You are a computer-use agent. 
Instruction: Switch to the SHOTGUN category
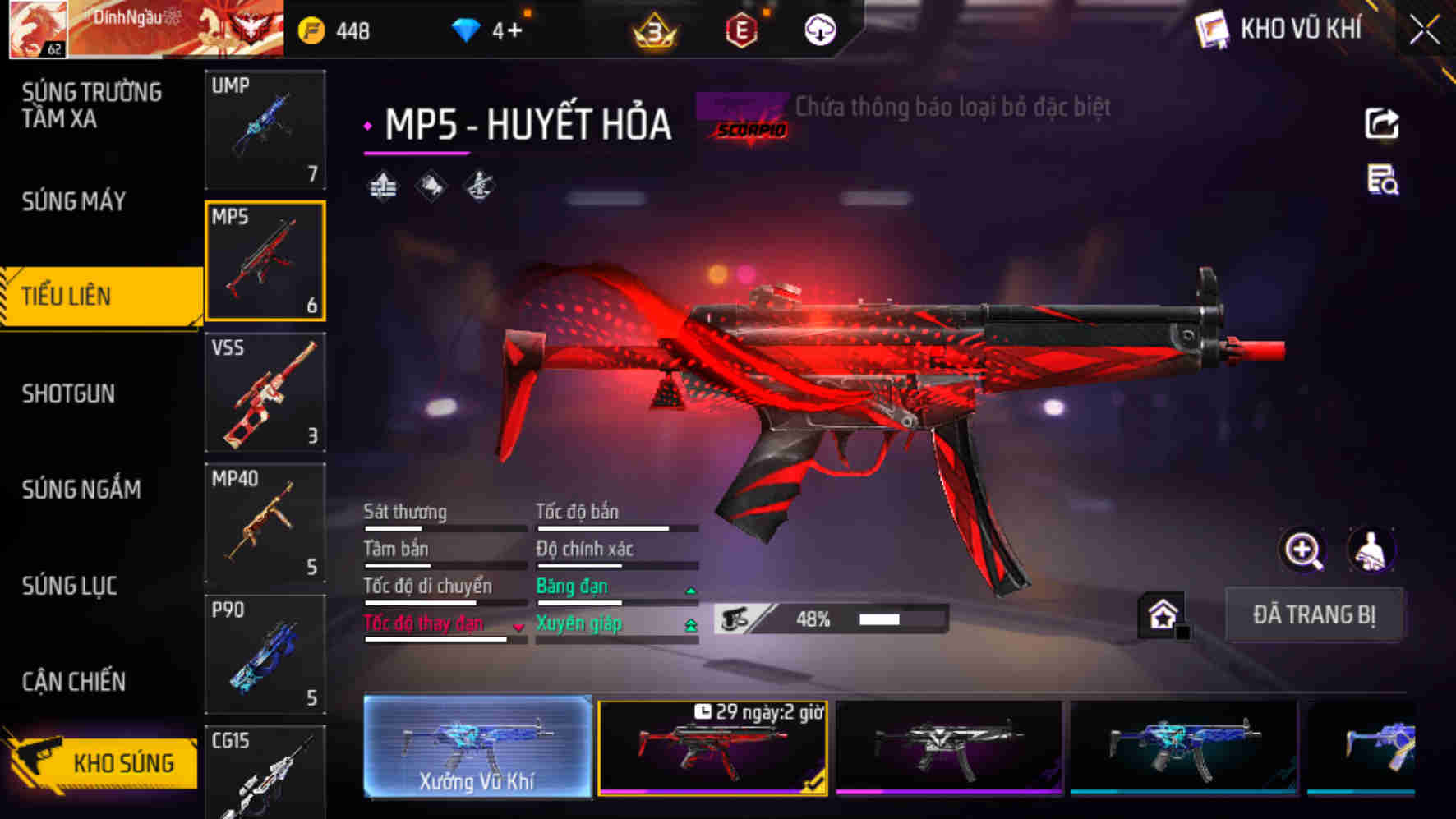click(70, 394)
